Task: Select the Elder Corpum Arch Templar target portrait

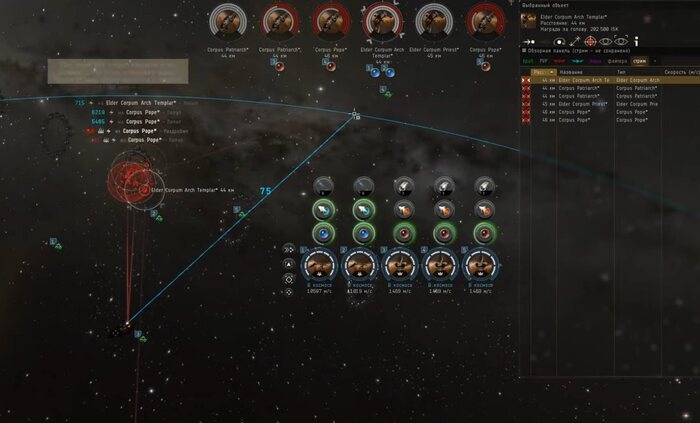Action: [x=381, y=20]
